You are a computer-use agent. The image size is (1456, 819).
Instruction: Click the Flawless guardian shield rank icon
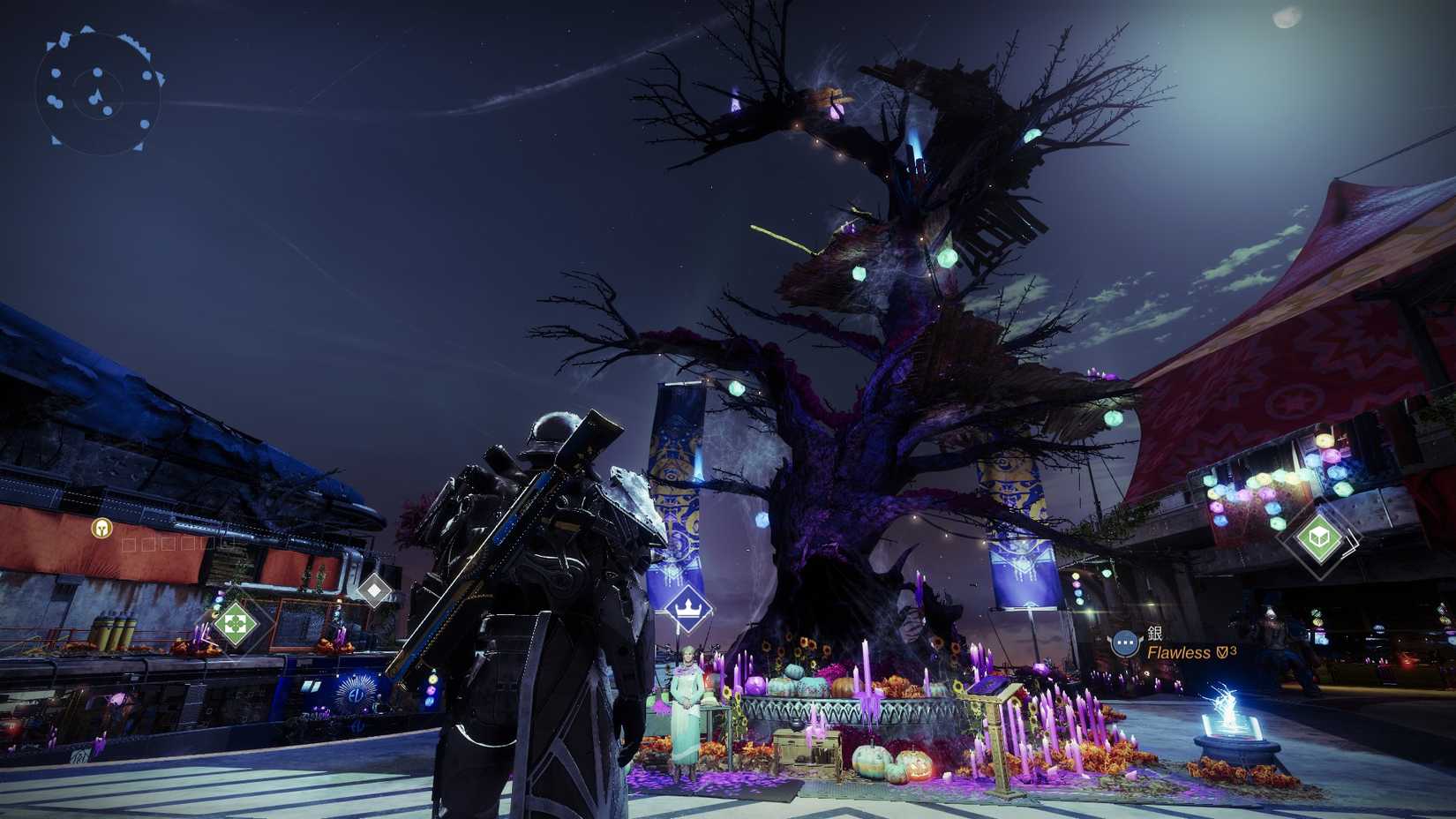(x=1221, y=652)
